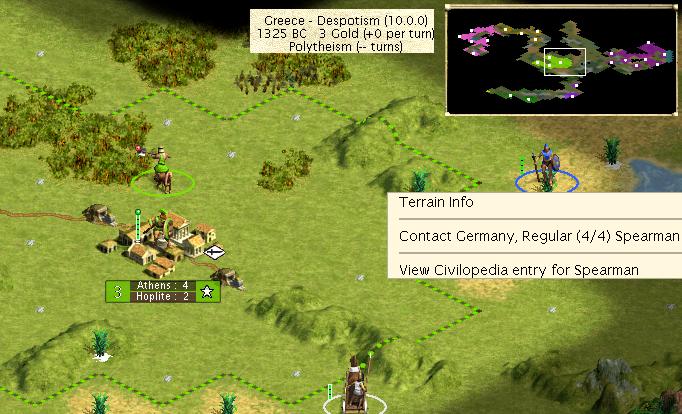Click the world minimap
The height and width of the screenshot is (414, 682).
560,59
